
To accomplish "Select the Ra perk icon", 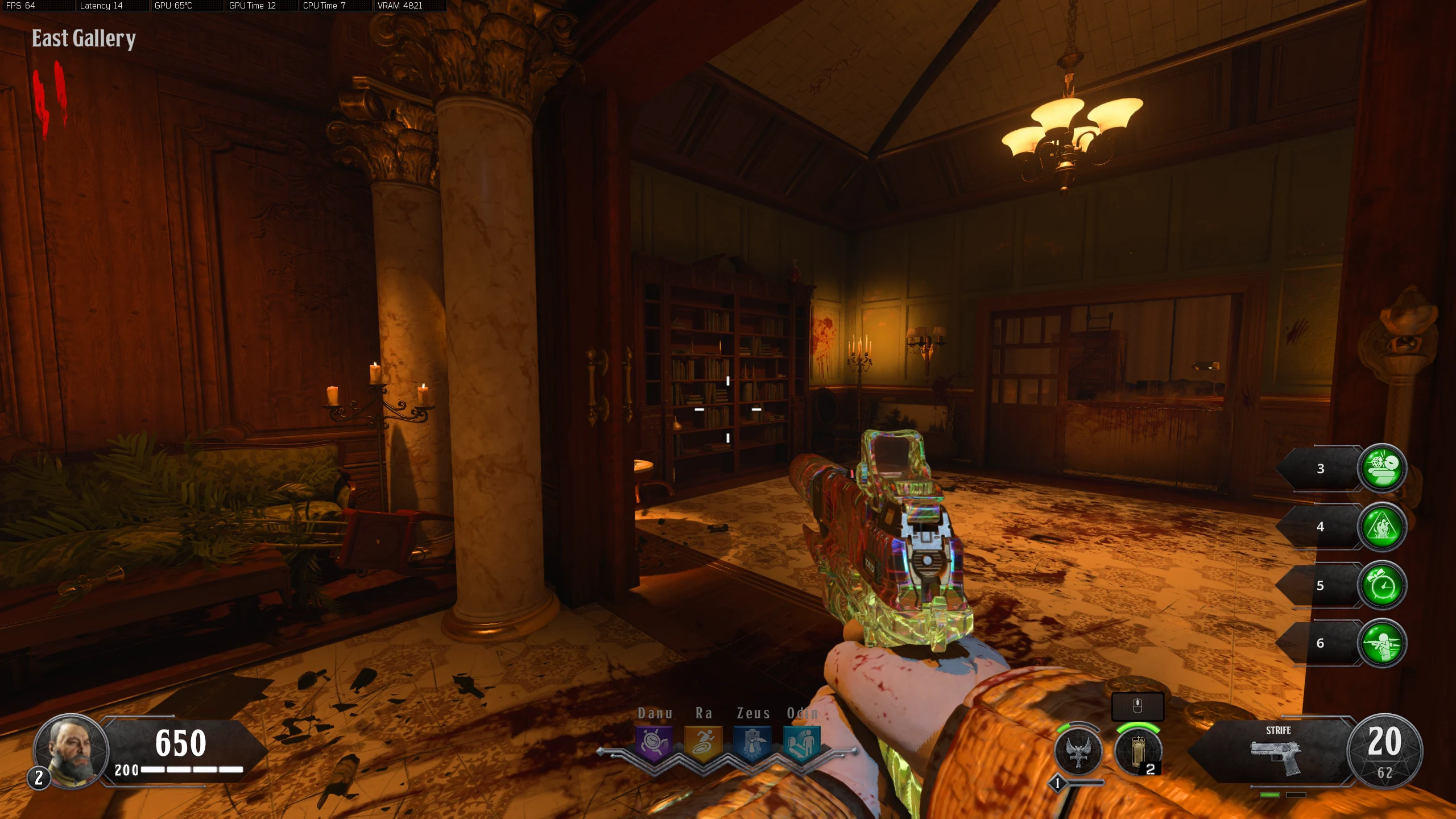I will pos(703,743).
